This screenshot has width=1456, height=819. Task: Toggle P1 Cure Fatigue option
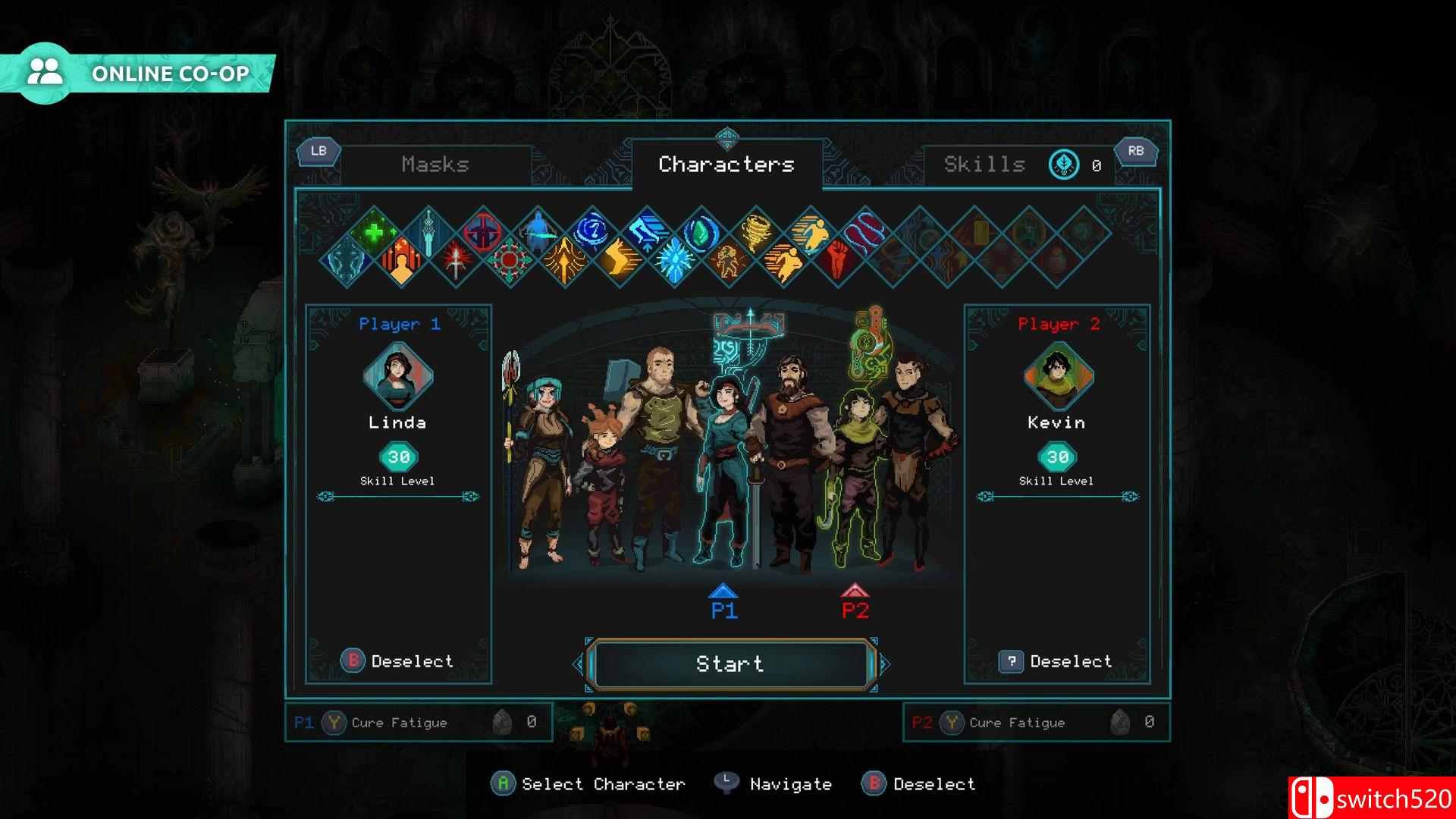334,723
